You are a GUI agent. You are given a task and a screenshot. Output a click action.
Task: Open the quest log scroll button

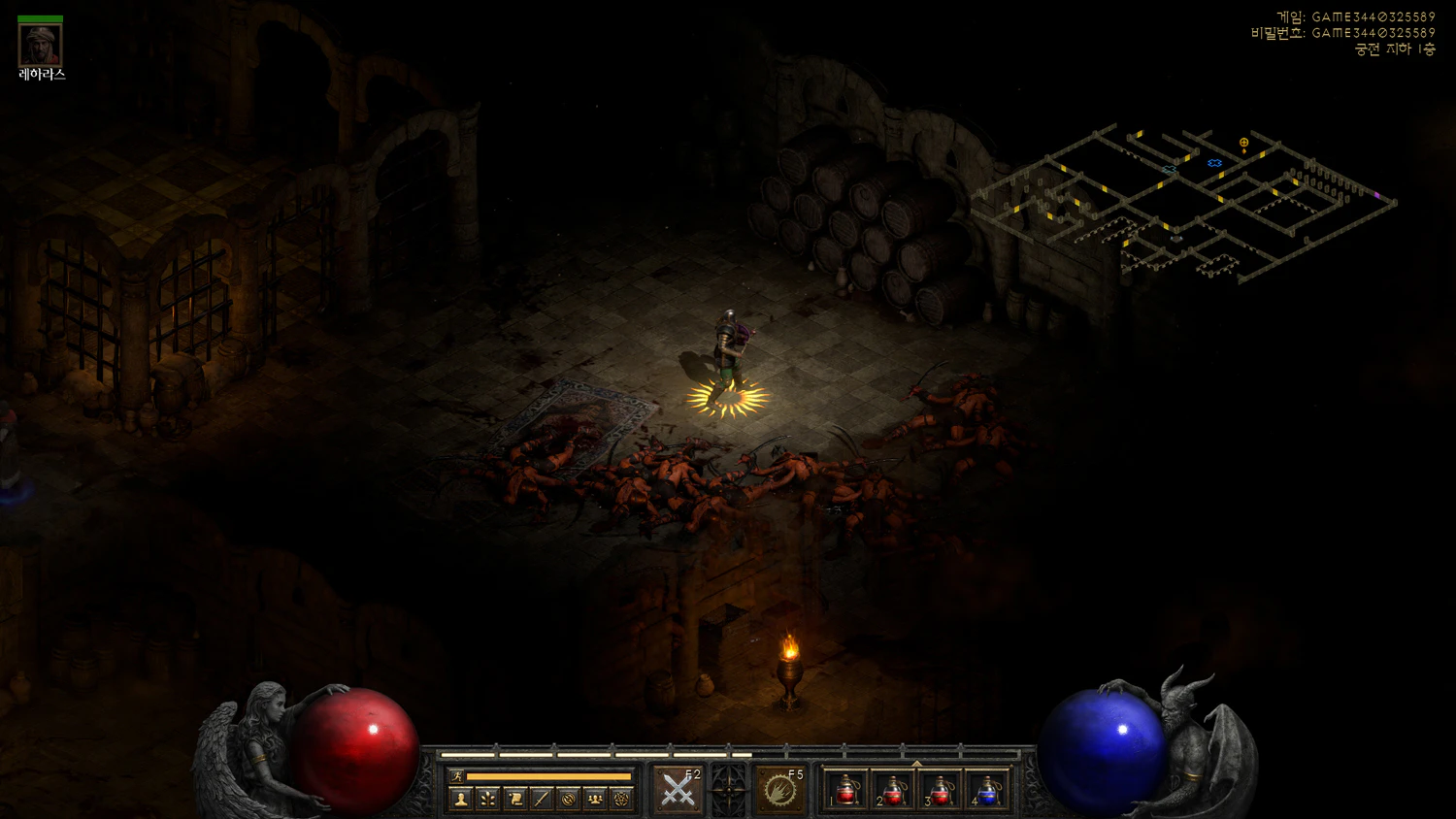tap(515, 799)
